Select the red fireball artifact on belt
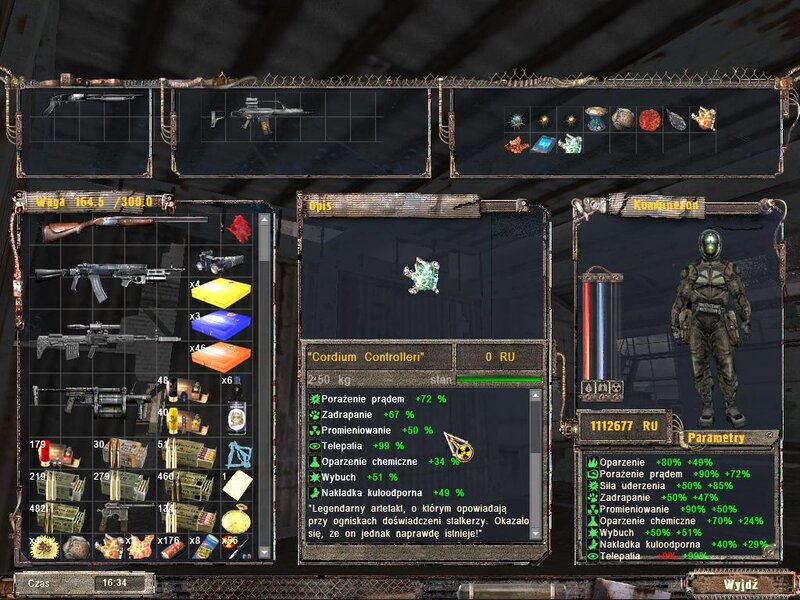 click(x=650, y=119)
